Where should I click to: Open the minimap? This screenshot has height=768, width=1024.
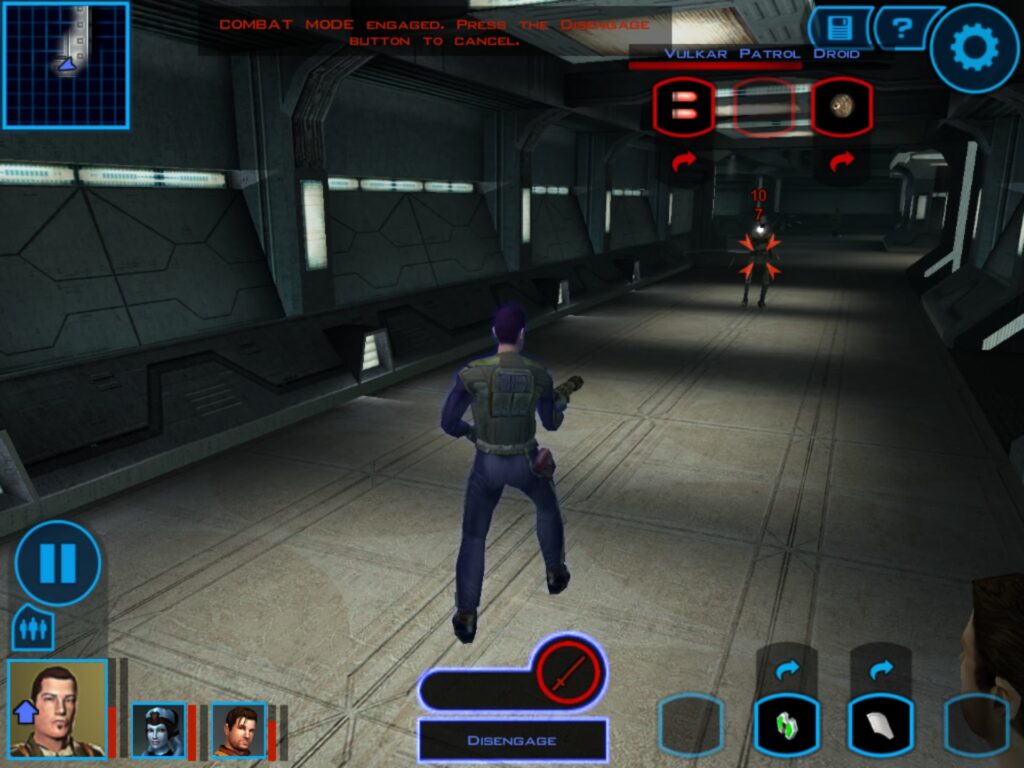[x=66, y=65]
